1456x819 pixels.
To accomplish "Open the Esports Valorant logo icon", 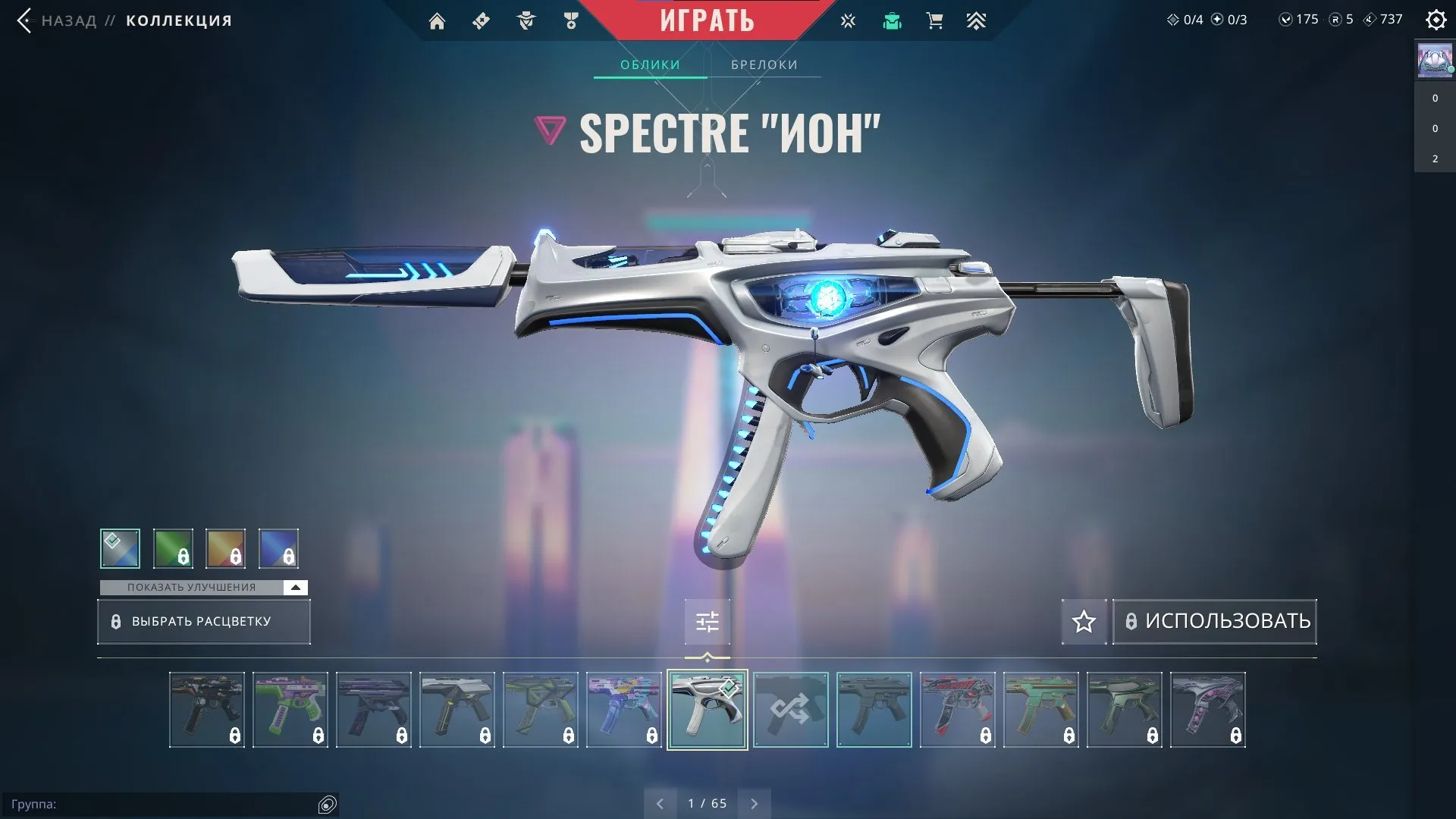I will 847,20.
